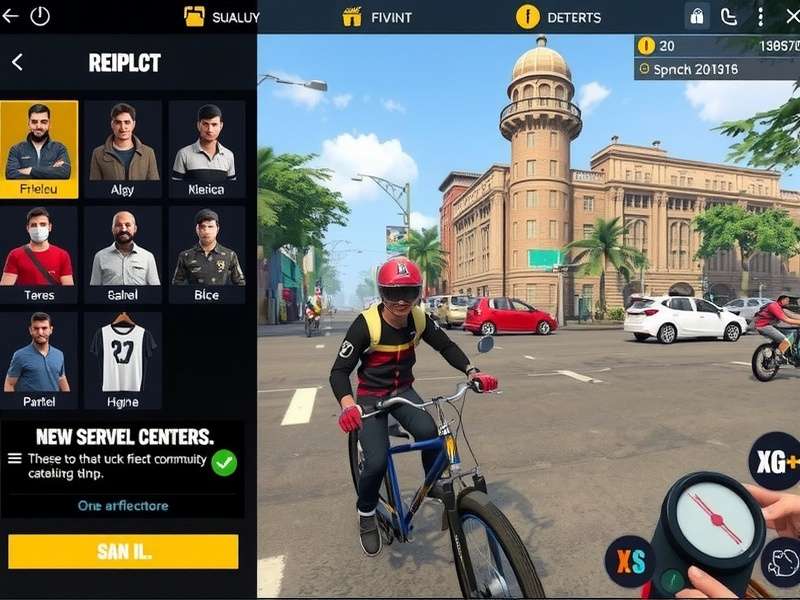Select the Partel character tile
The width and height of the screenshot is (800, 600).
38,360
